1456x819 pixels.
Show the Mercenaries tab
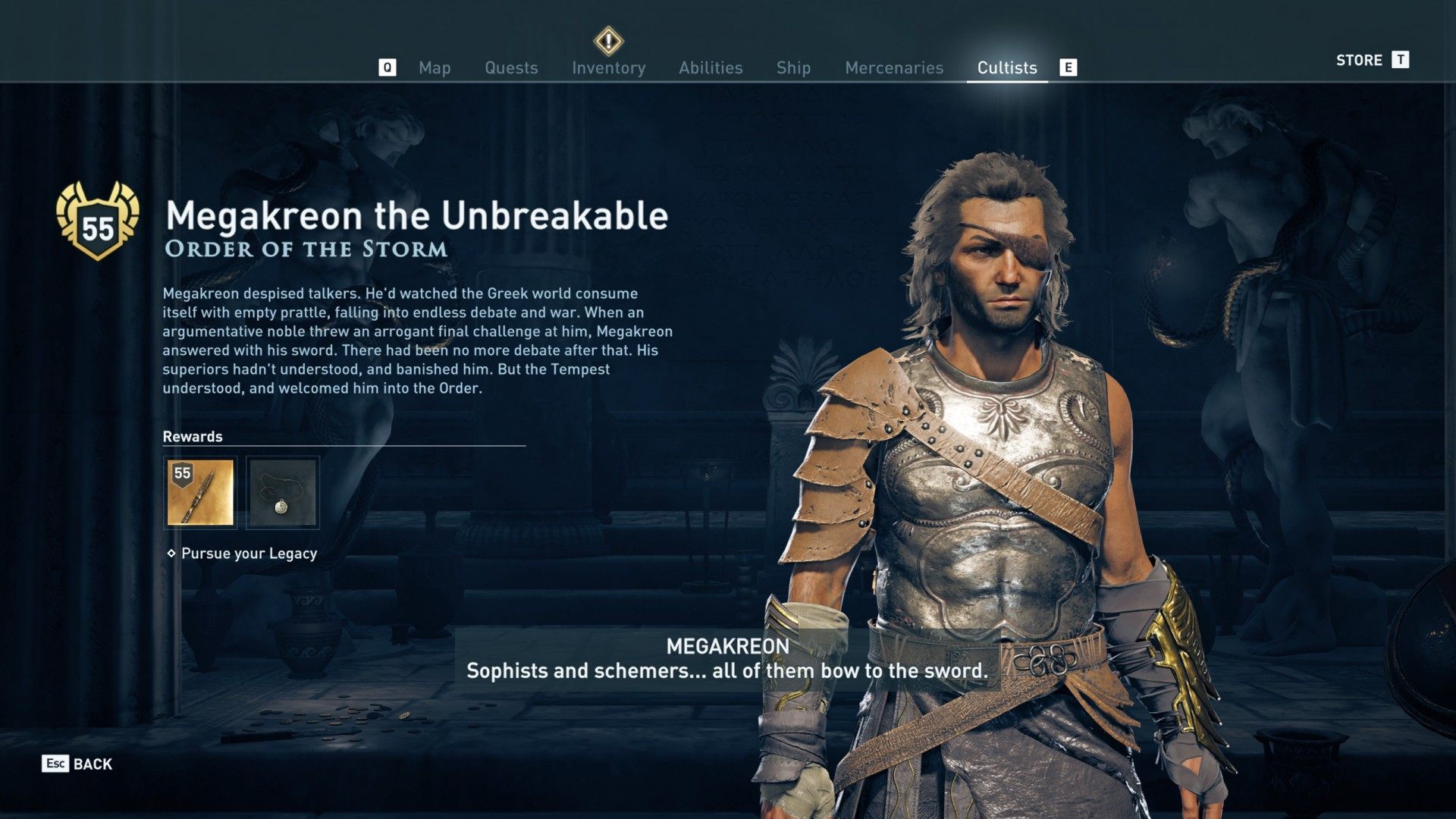pos(894,68)
